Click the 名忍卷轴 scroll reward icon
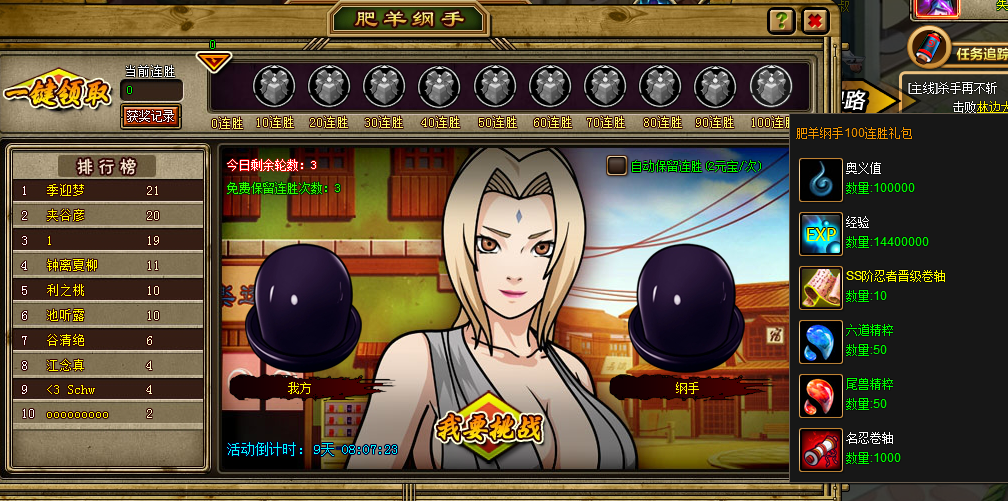 click(821, 449)
